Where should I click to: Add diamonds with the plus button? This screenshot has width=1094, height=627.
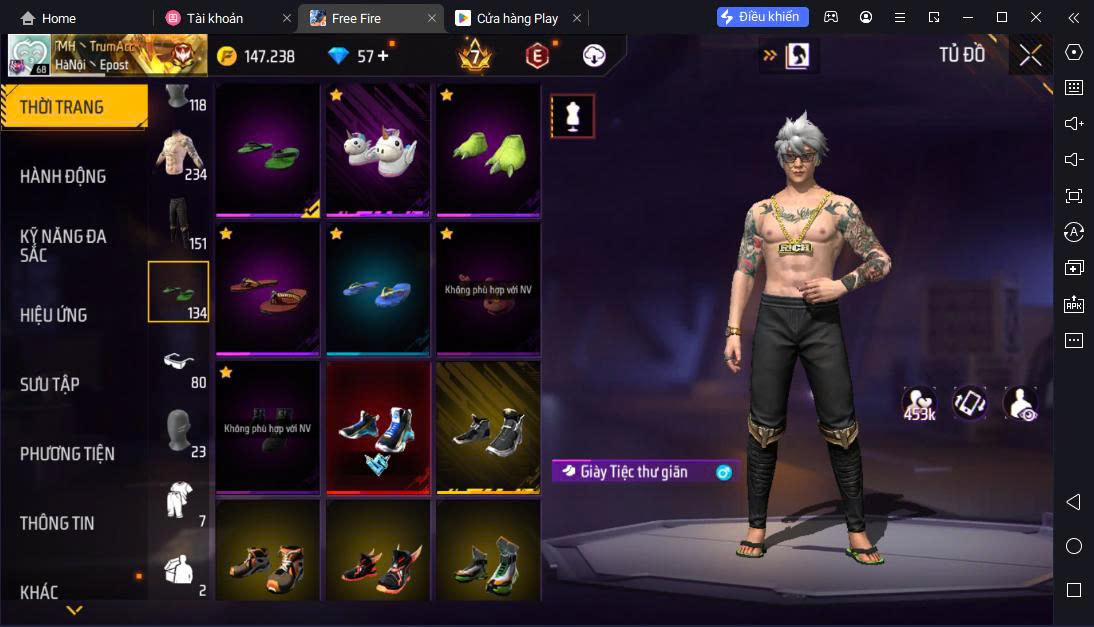pyautogui.click(x=381, y=56)
